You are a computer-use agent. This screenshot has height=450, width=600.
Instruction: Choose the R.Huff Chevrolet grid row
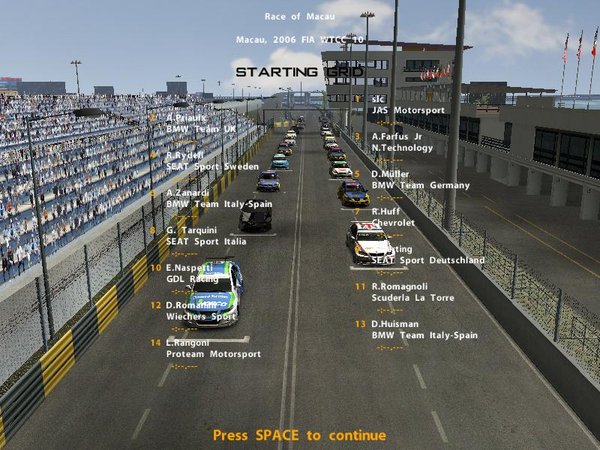[x=393, y=217]
